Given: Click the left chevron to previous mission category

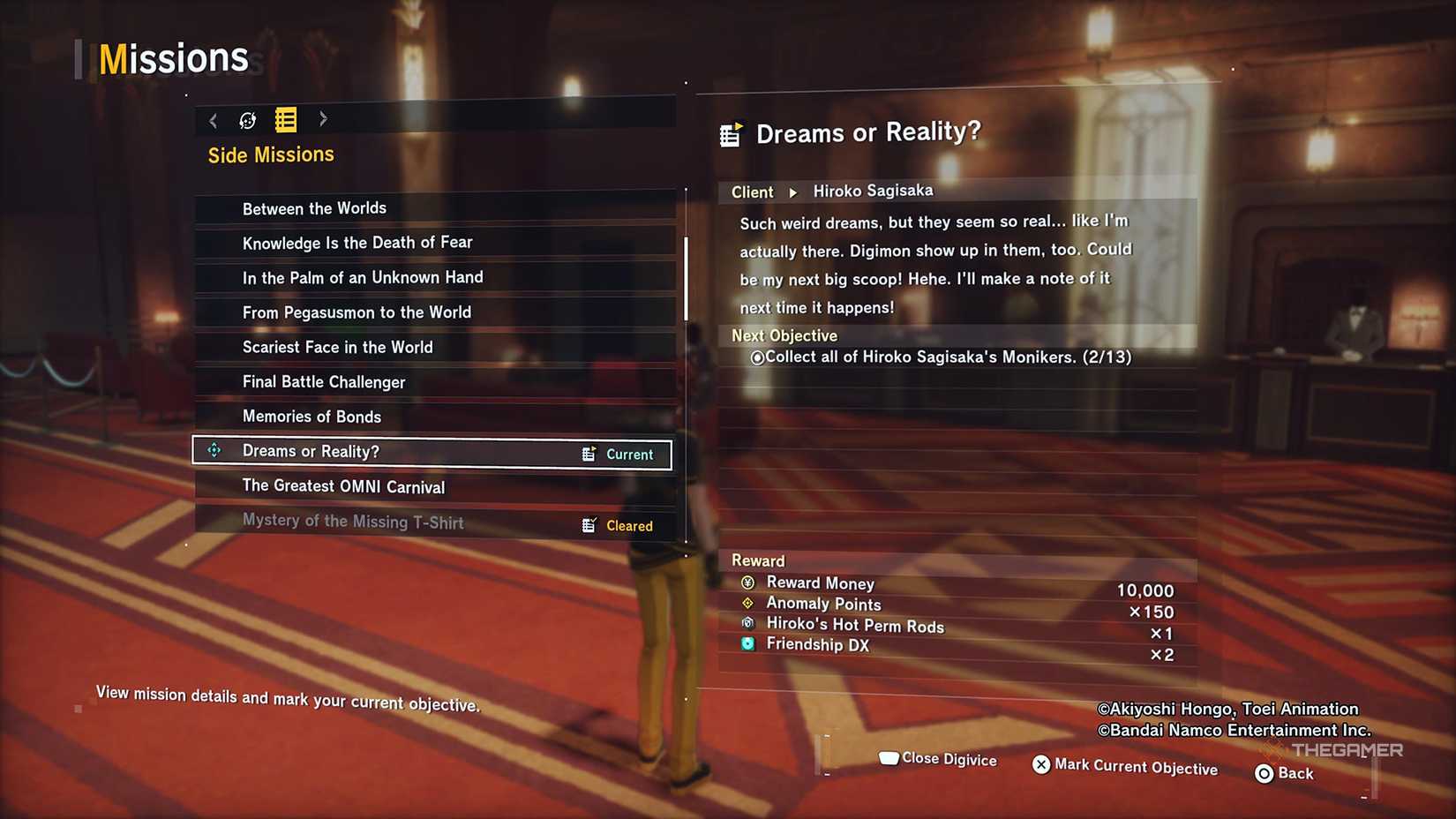Looking at the screenshot, I should (213, 120).
